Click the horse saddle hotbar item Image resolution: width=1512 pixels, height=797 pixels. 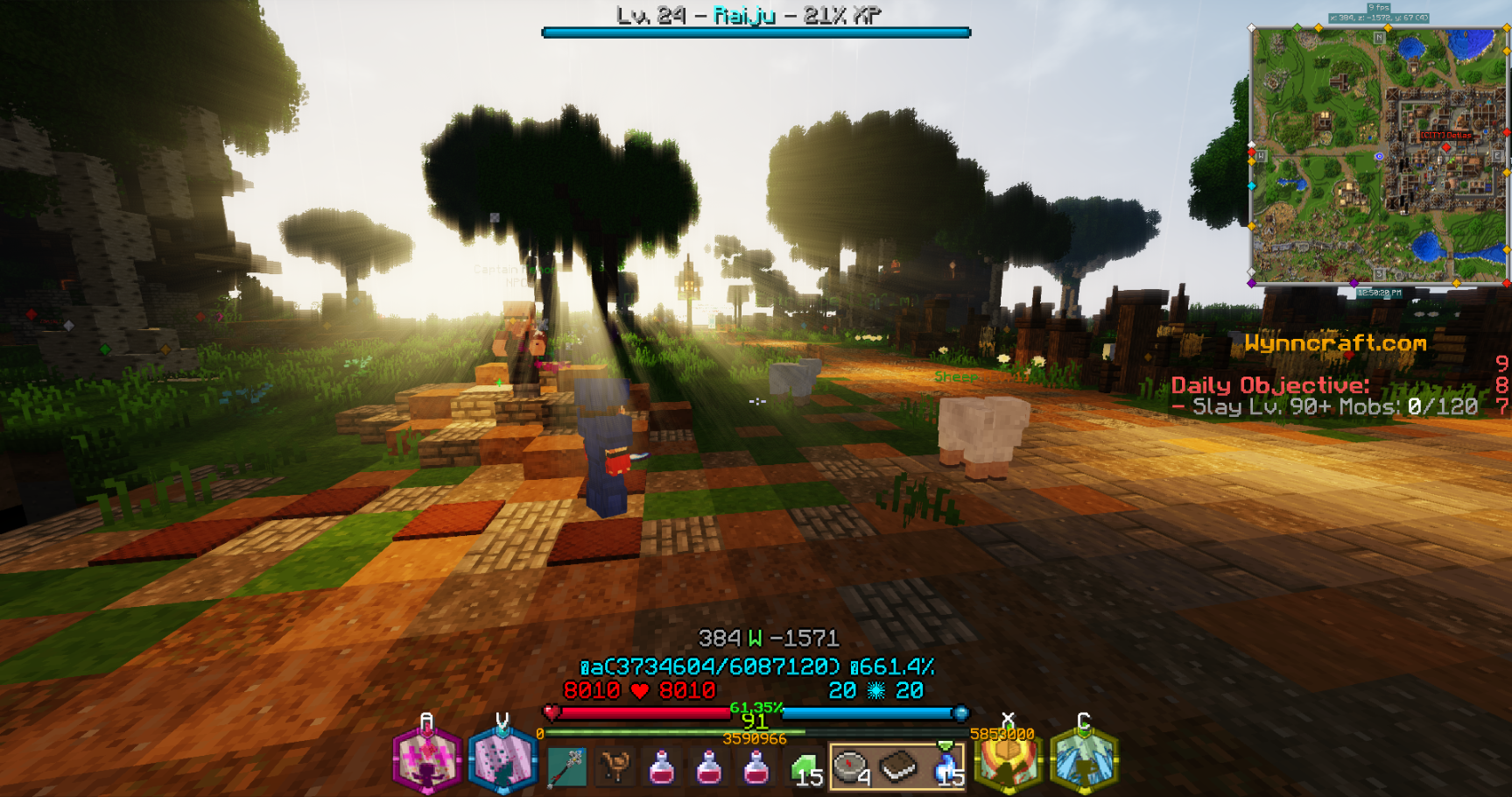pos(615,766)
